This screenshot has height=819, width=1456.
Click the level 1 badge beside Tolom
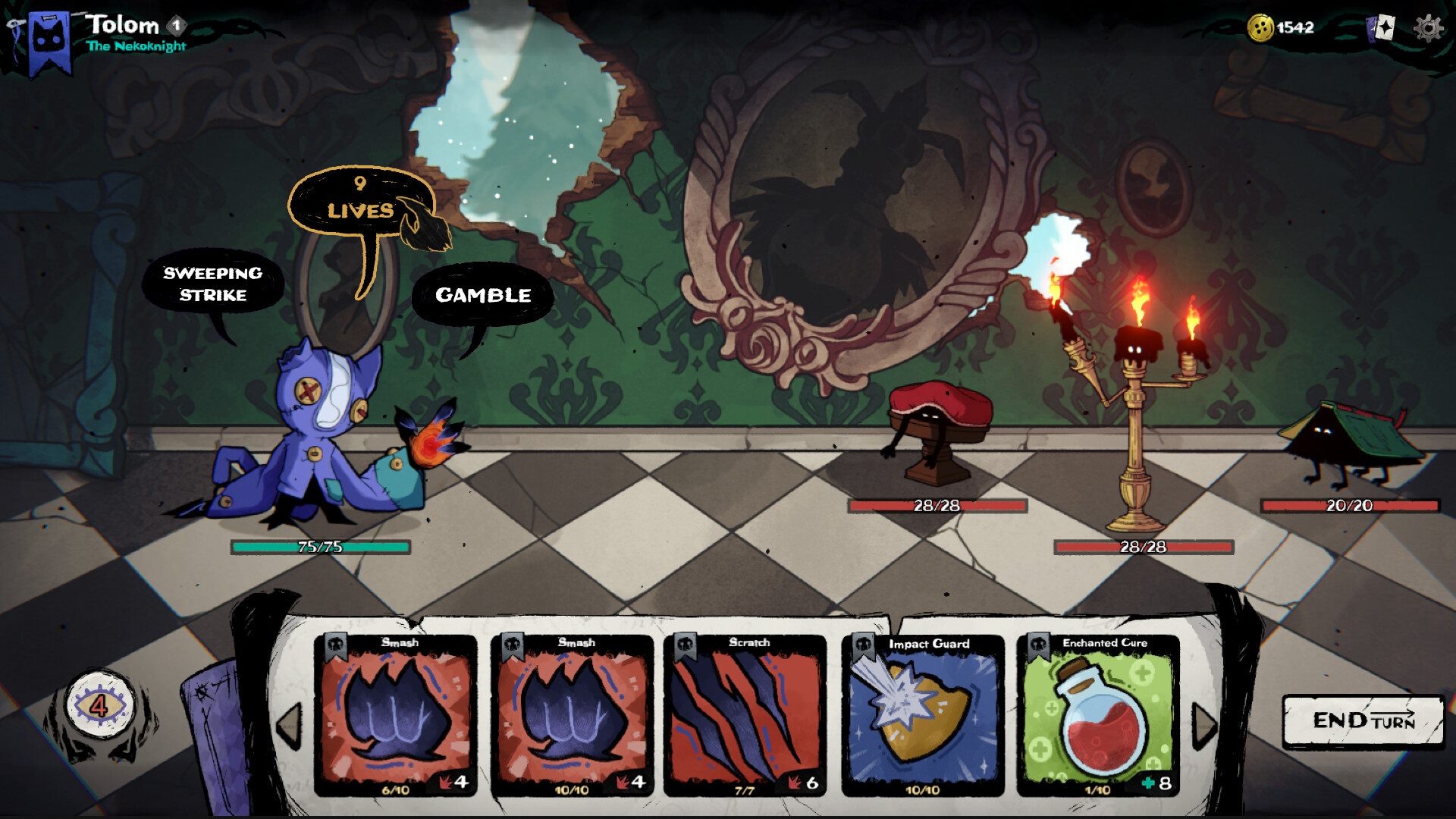click(177, 26)
